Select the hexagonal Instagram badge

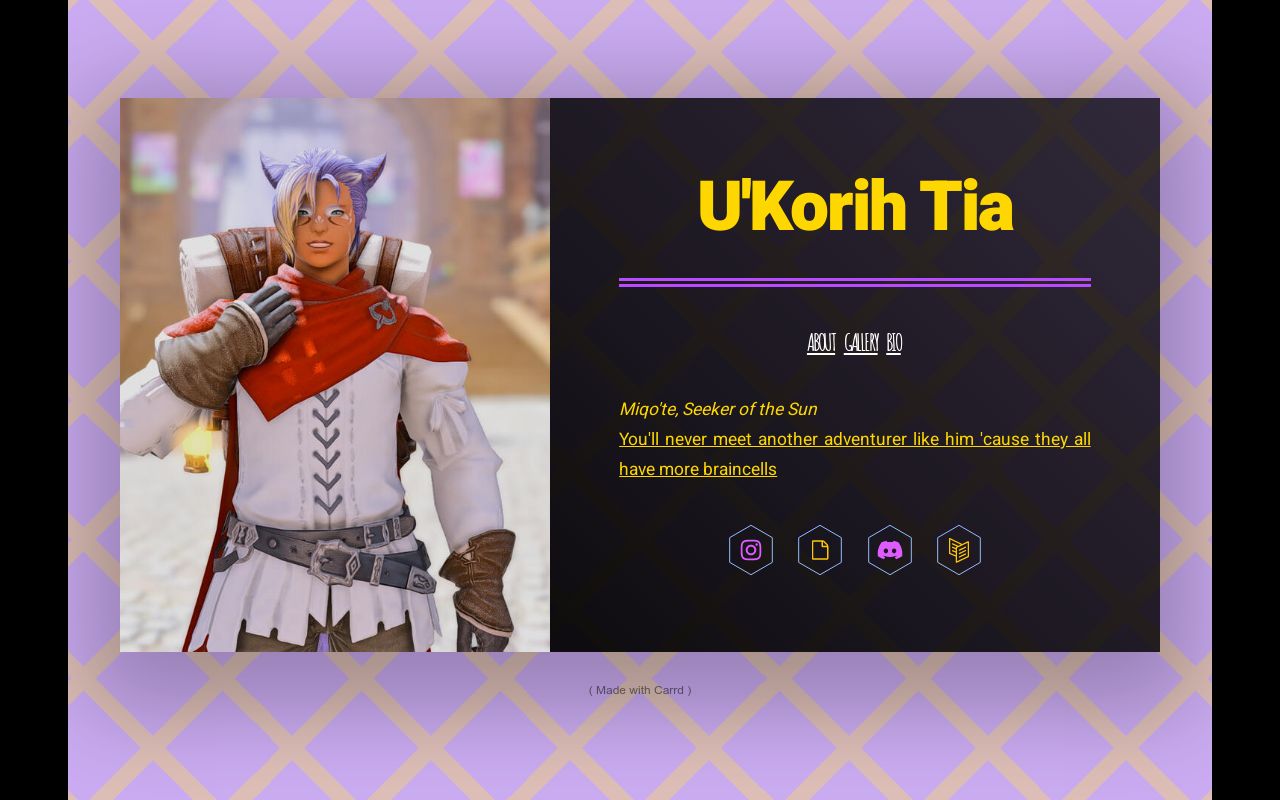tap(750, 549)
